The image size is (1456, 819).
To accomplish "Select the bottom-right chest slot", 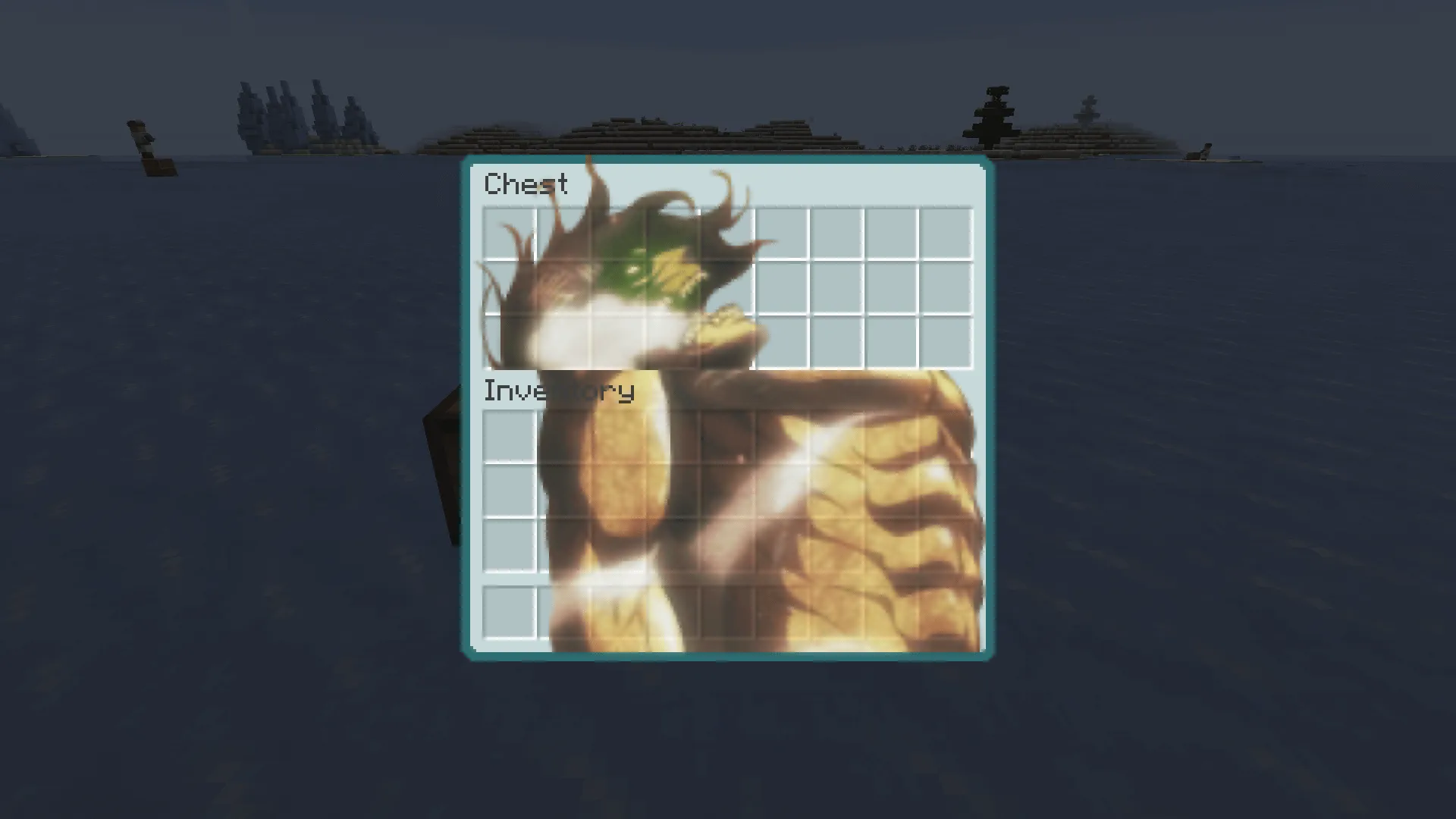I will [x=946, y=343].
